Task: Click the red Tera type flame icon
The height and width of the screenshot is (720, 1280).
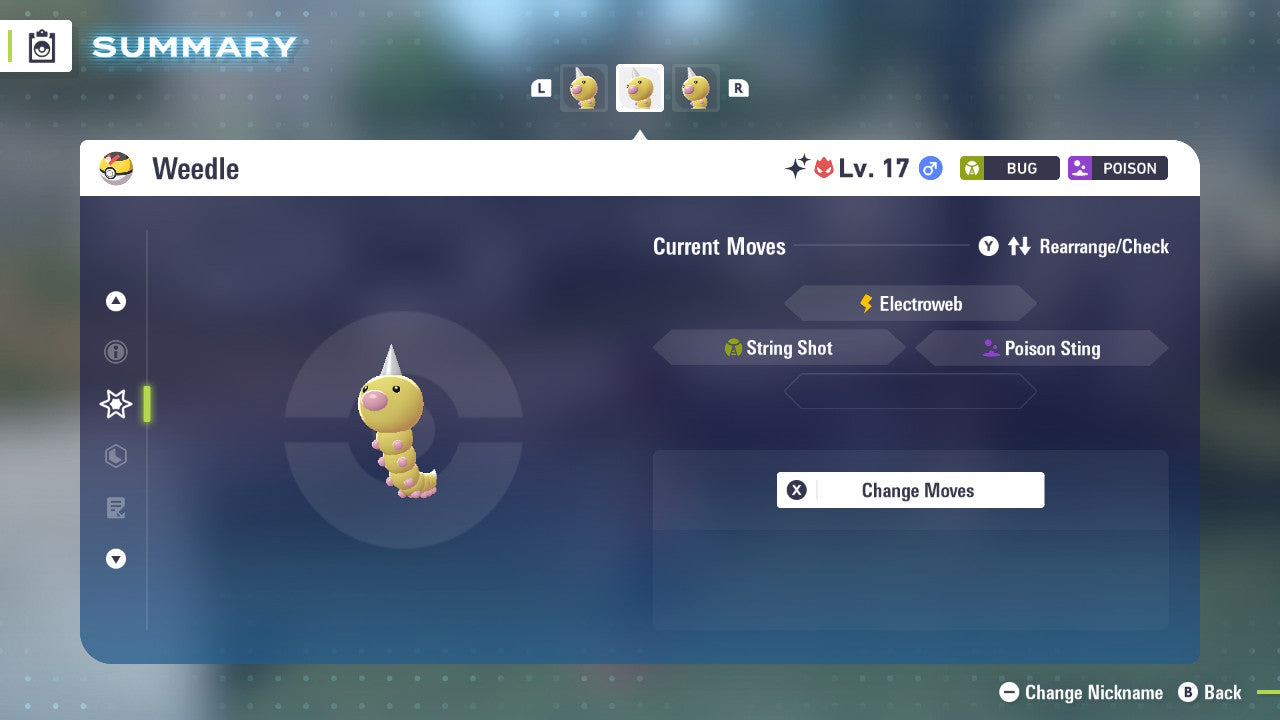Action: tap(825, 168)
